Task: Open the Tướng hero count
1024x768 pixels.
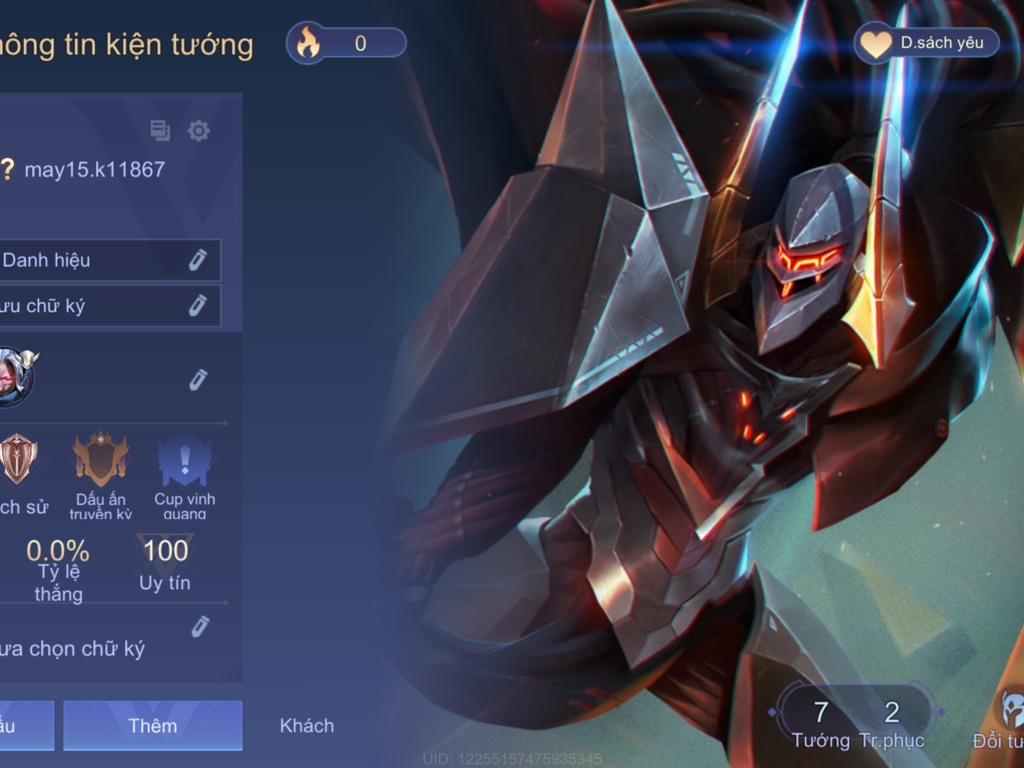Action: click(x=821, y=723)
